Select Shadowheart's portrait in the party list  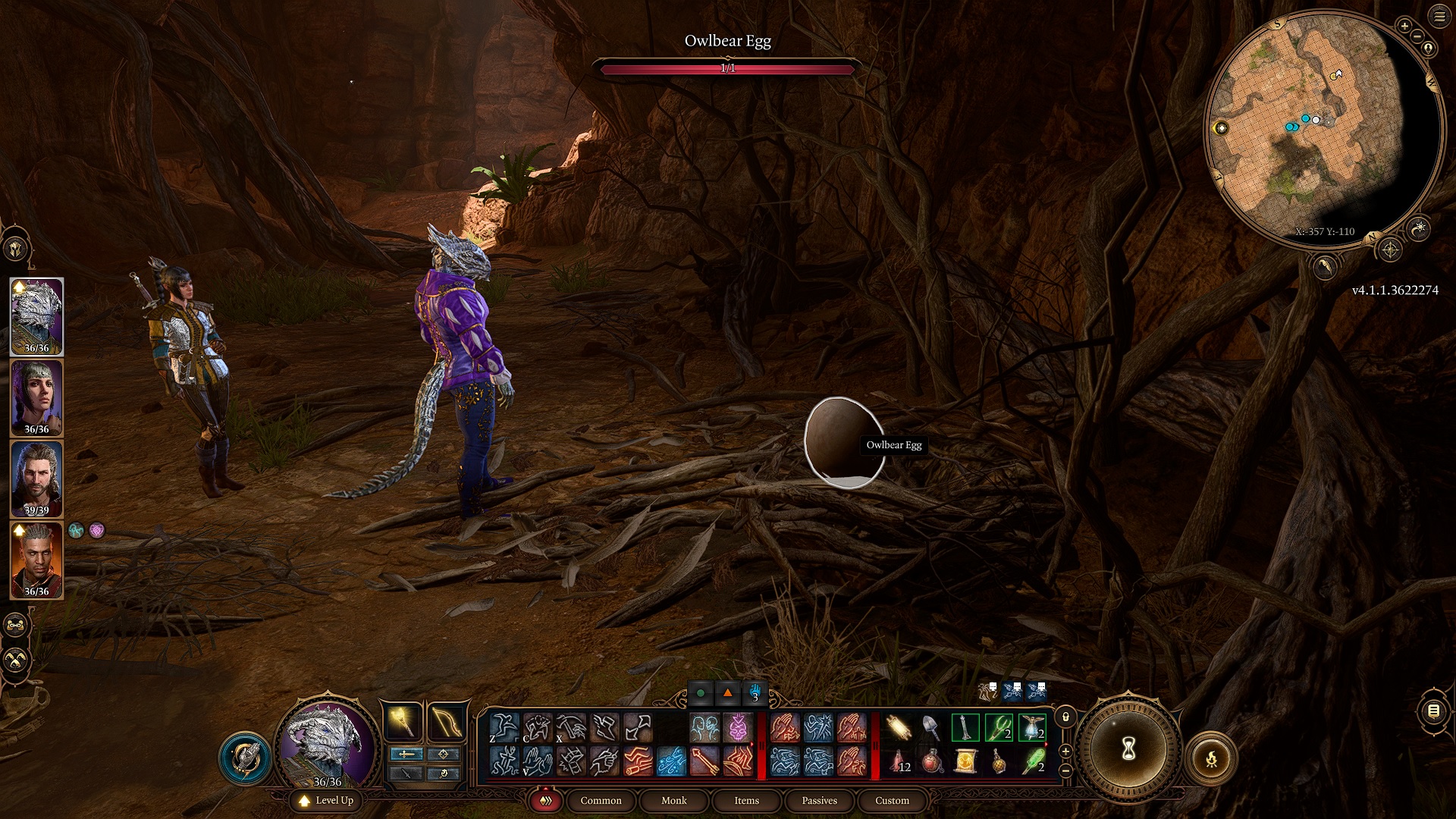coord(36,396)
